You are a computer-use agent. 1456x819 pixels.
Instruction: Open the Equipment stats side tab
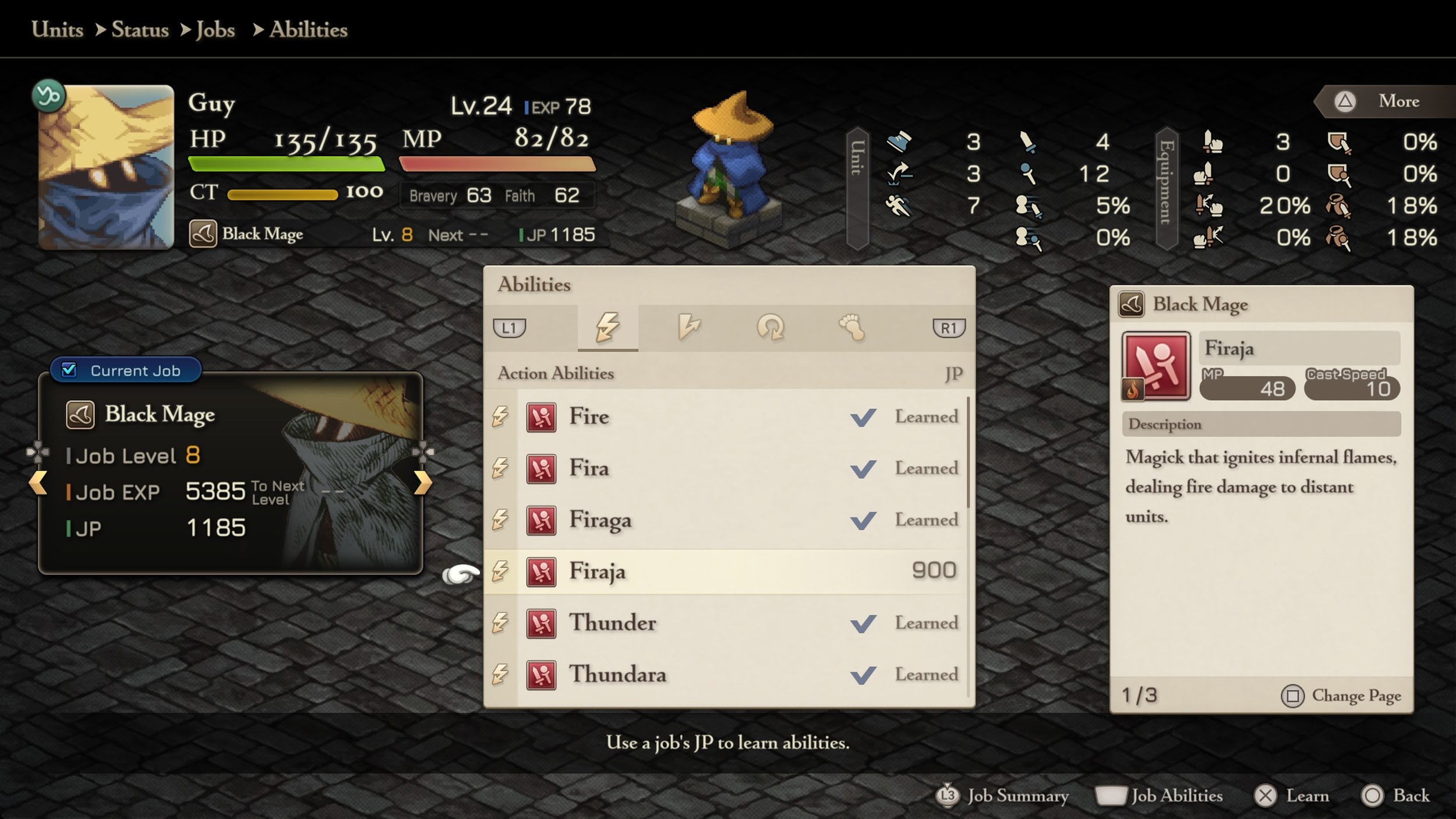tap(1166, 188)
